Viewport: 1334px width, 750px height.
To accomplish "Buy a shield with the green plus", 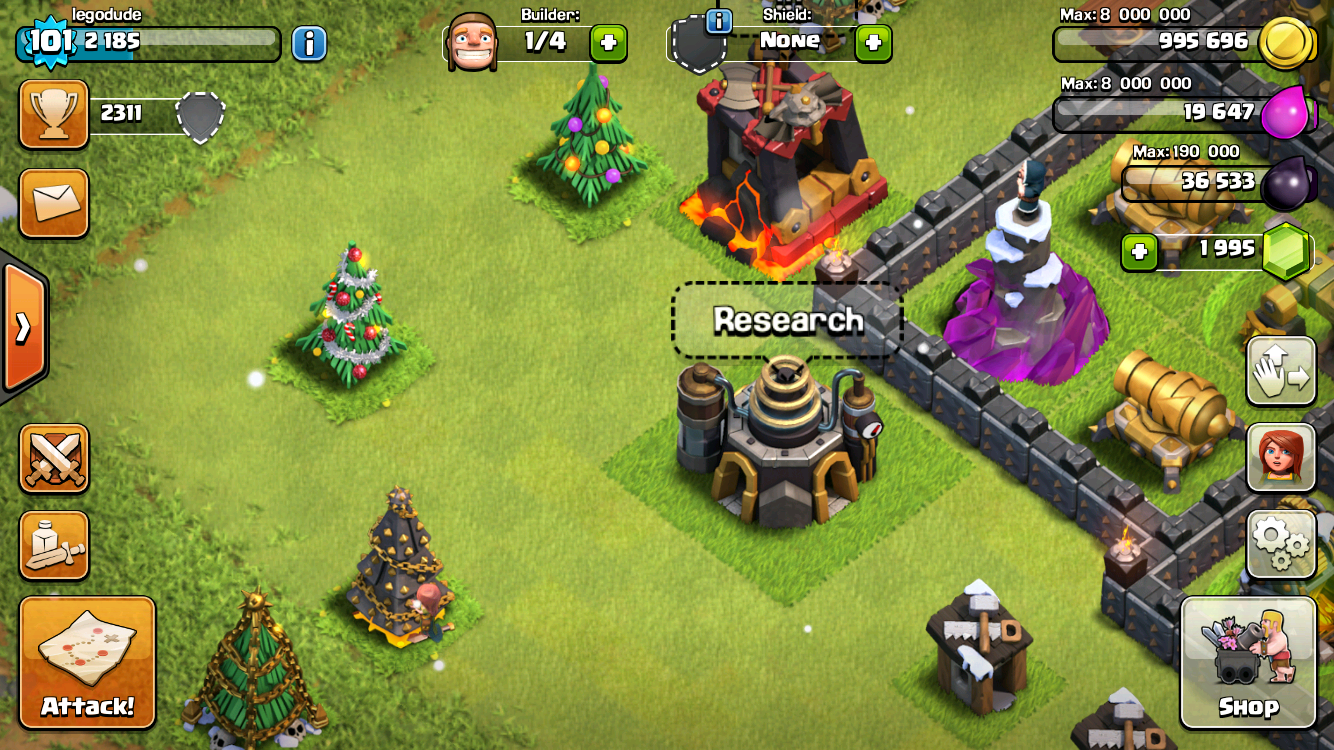I will pyautogui.click(x=873, y=43).
